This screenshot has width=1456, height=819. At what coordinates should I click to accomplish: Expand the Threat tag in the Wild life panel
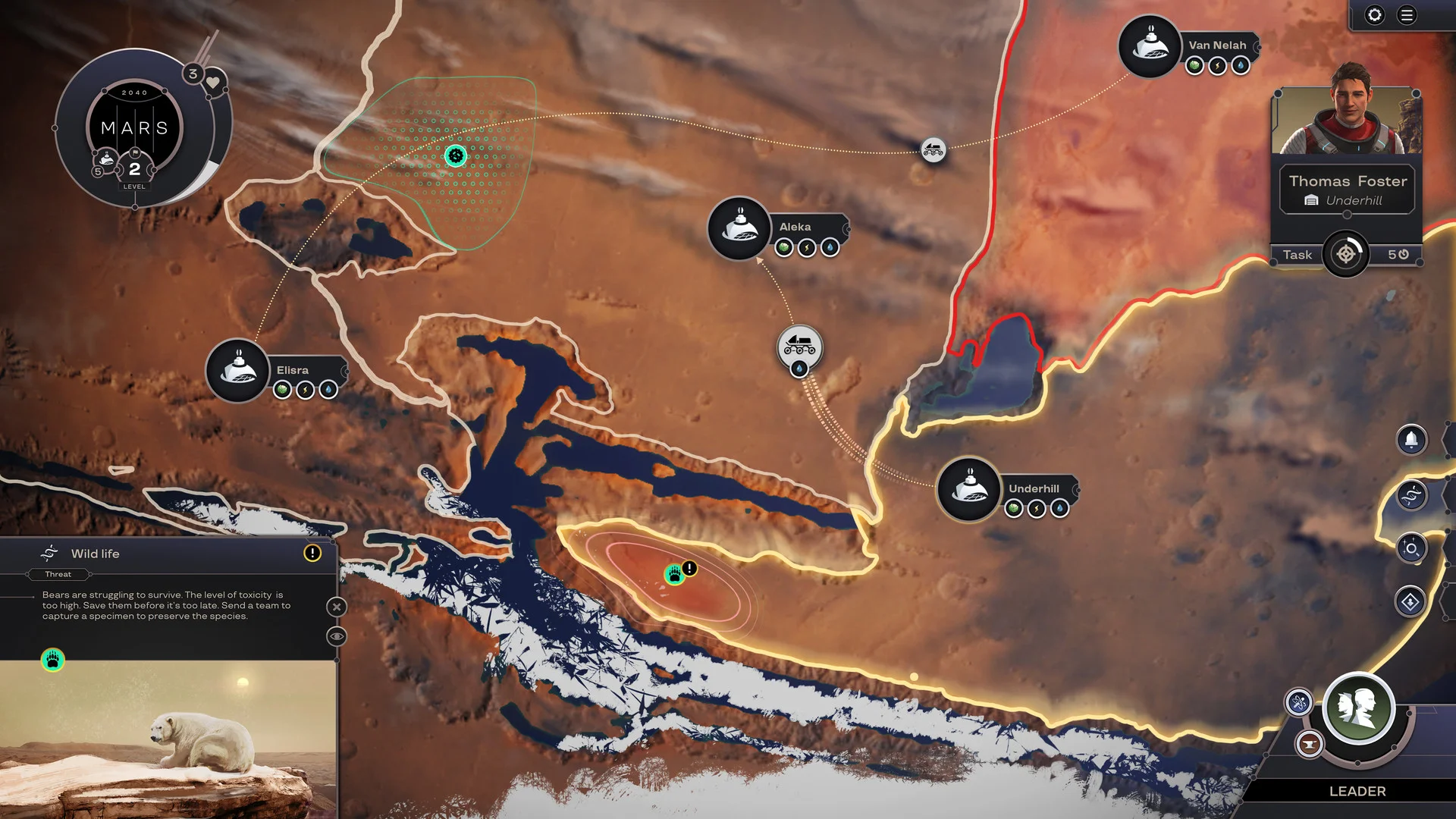coord(58,574)
